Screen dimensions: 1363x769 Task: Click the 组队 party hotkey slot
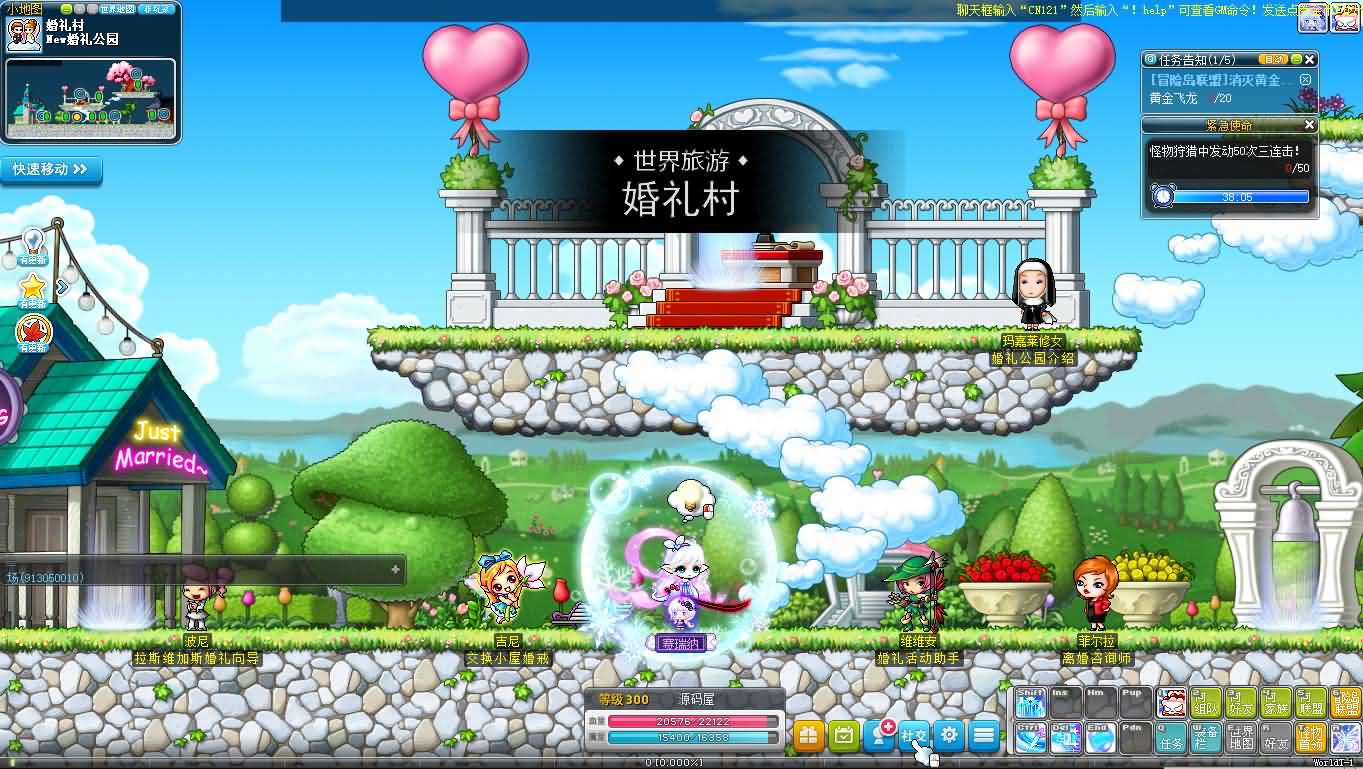pyautogui.click(x=1206, y=703)
